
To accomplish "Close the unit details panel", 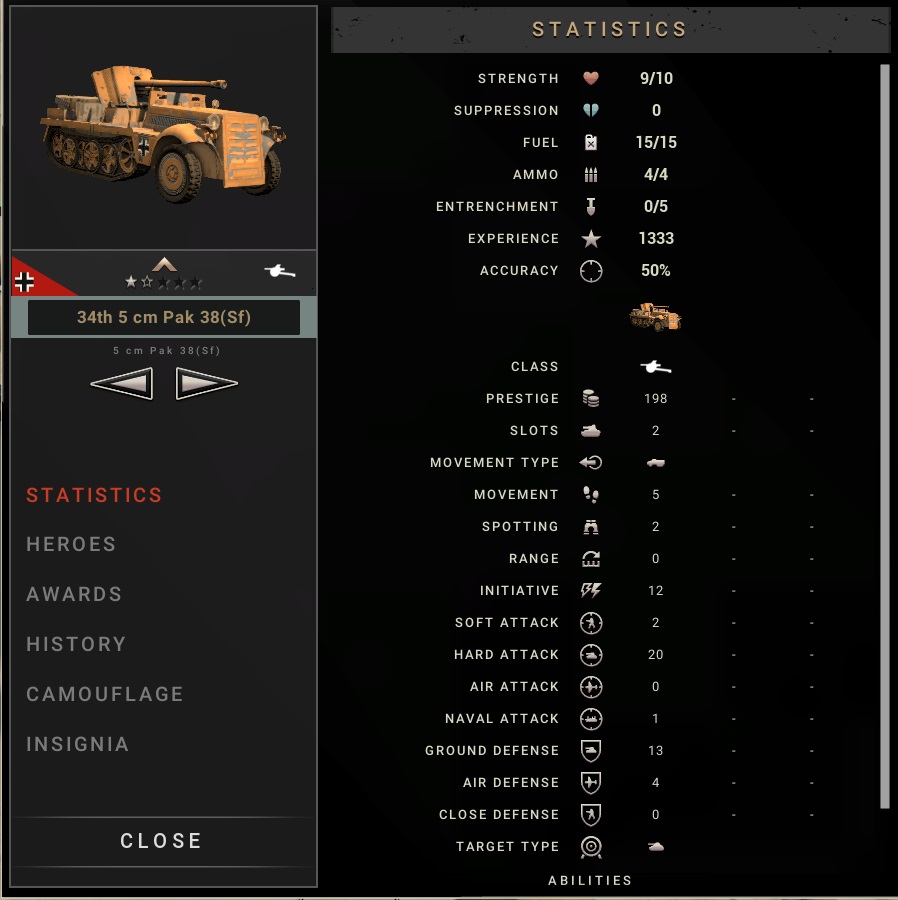I will coord(162,841).
